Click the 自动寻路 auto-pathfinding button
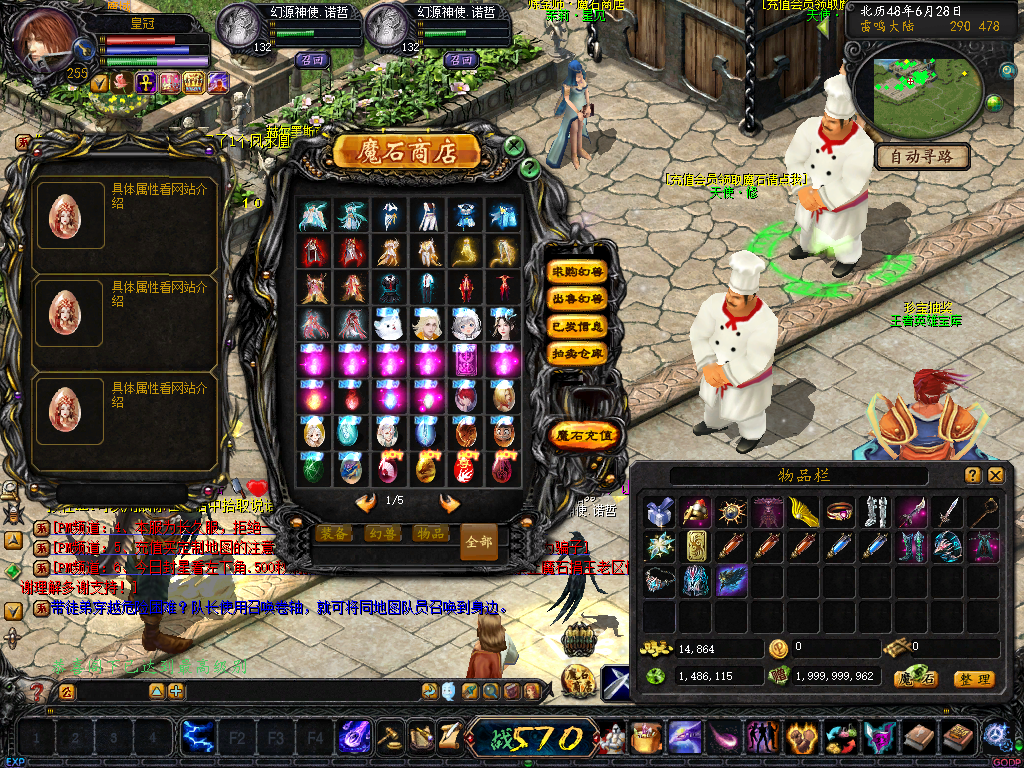Viewport: 1024px width, 768px height. point(922,156)
